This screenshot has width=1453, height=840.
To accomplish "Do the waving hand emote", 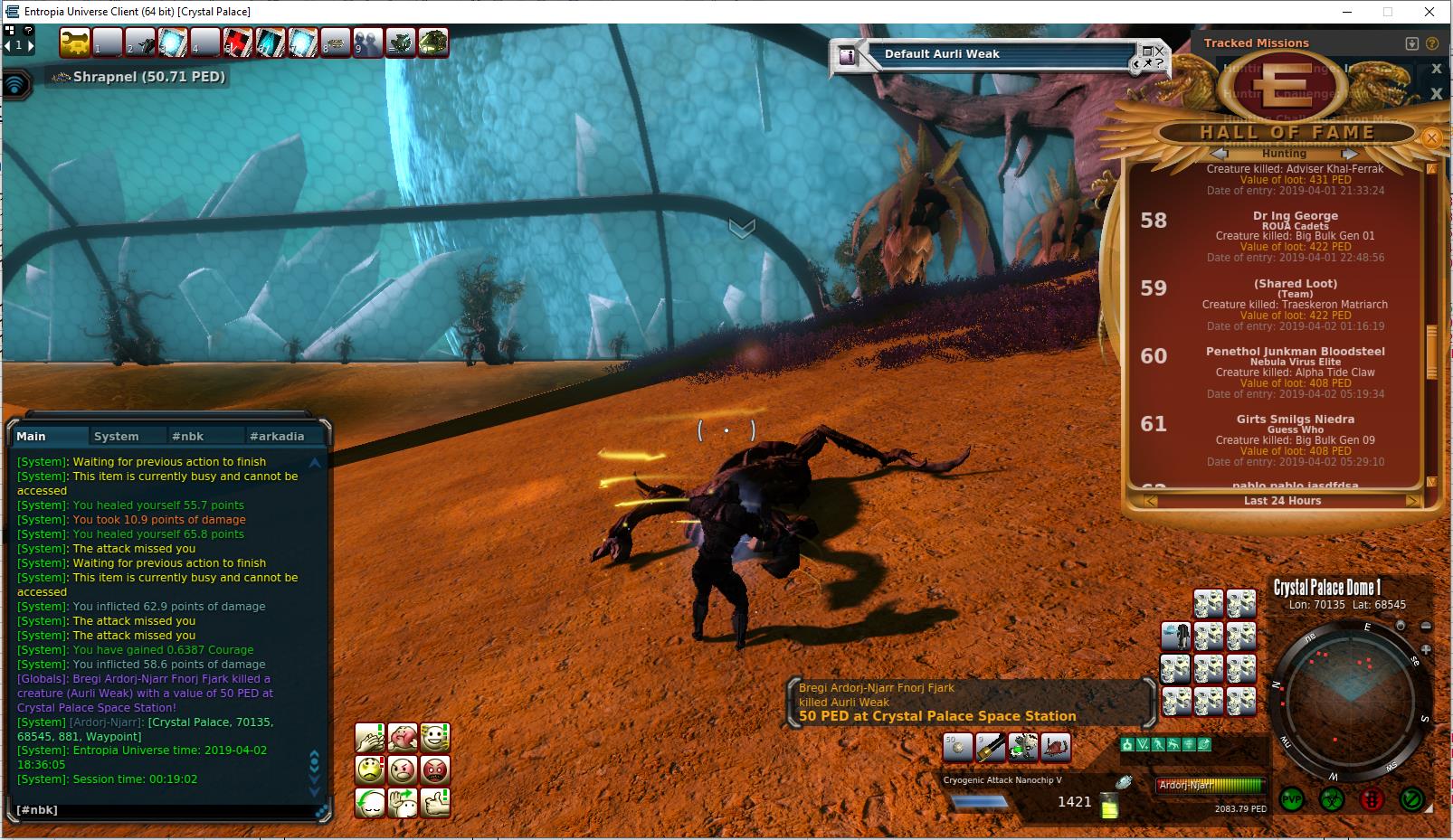I will click(403, 803).
